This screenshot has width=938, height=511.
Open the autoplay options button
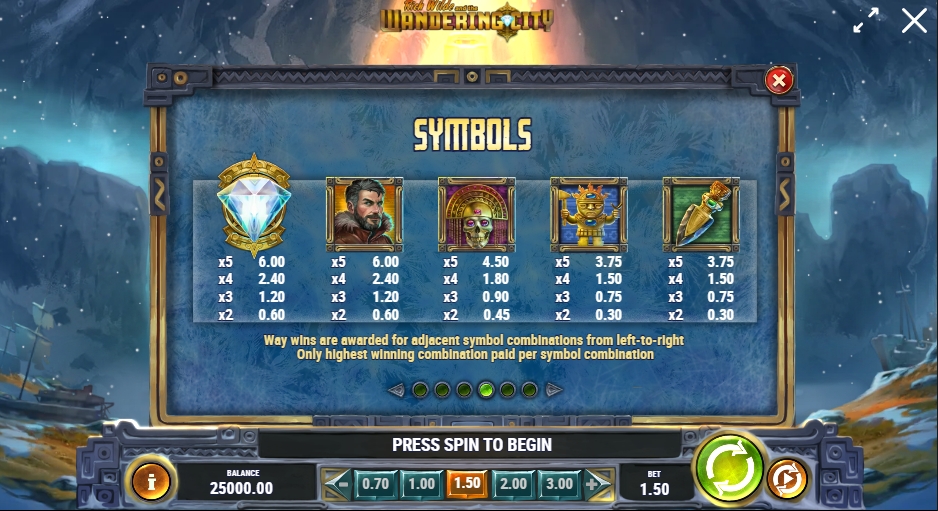787,479
